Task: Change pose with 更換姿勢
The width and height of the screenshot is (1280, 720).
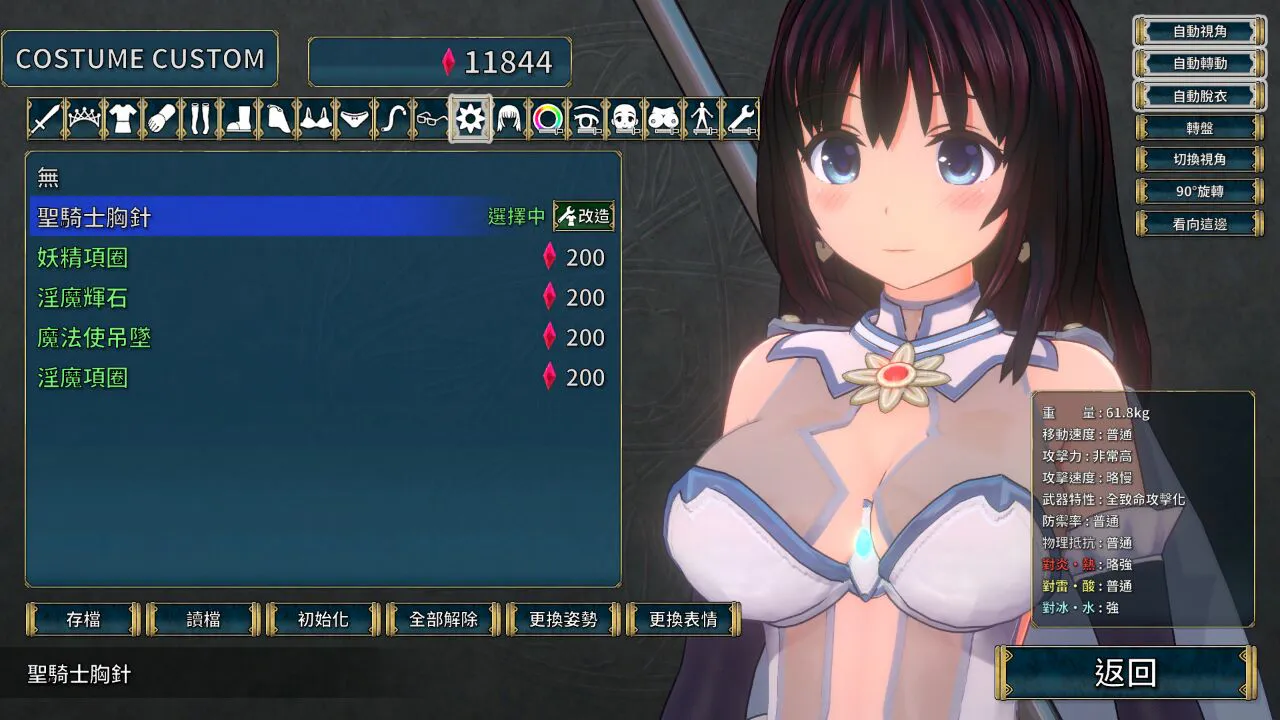Action: [x=563, y=619]
